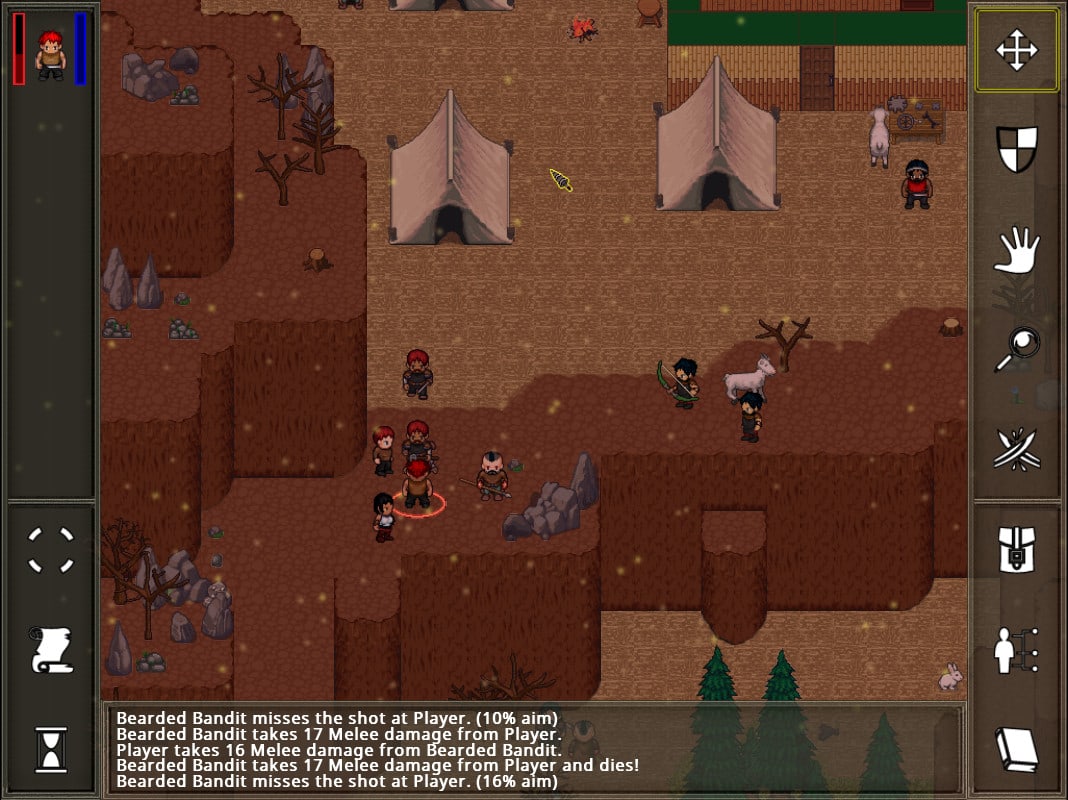Screen dimensions: 1068x800
Task: Open the character skills sheet icon
Action: click(1016, 650)
